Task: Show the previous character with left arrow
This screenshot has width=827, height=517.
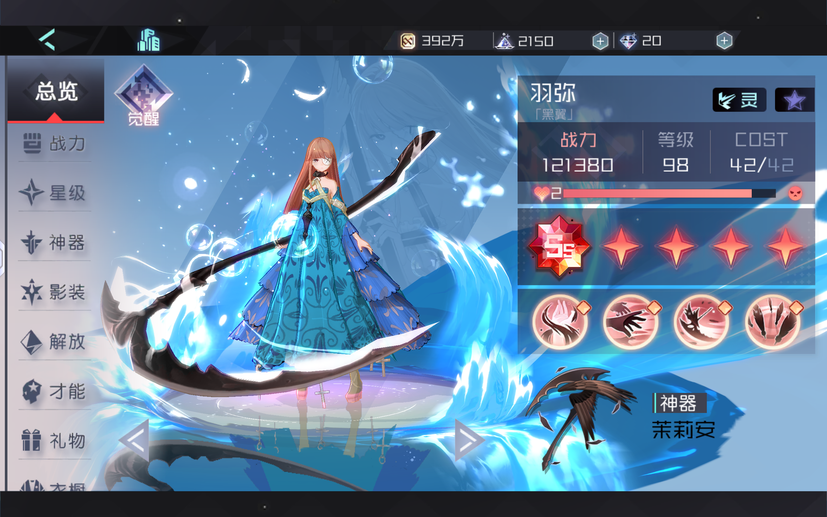Action: [134, 439]
